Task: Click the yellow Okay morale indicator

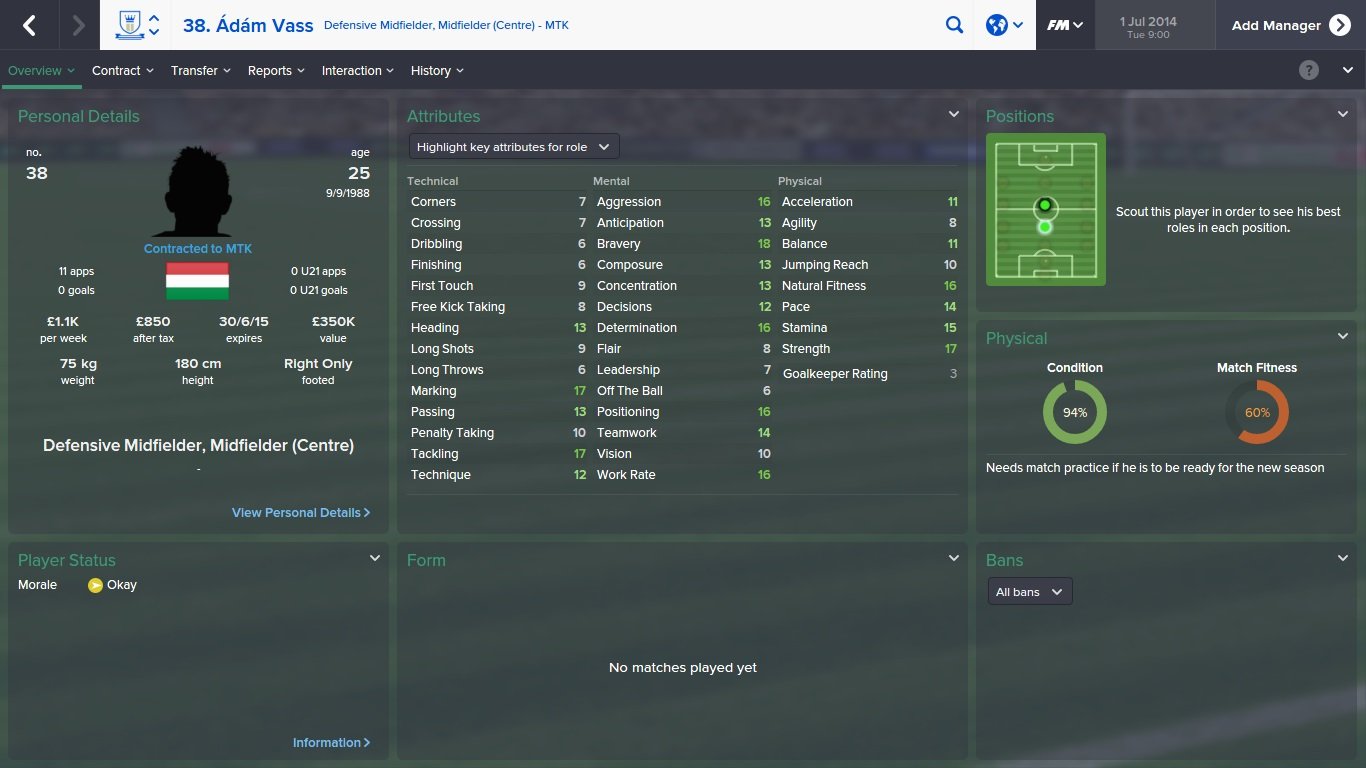Action: (x=97, y=584)
